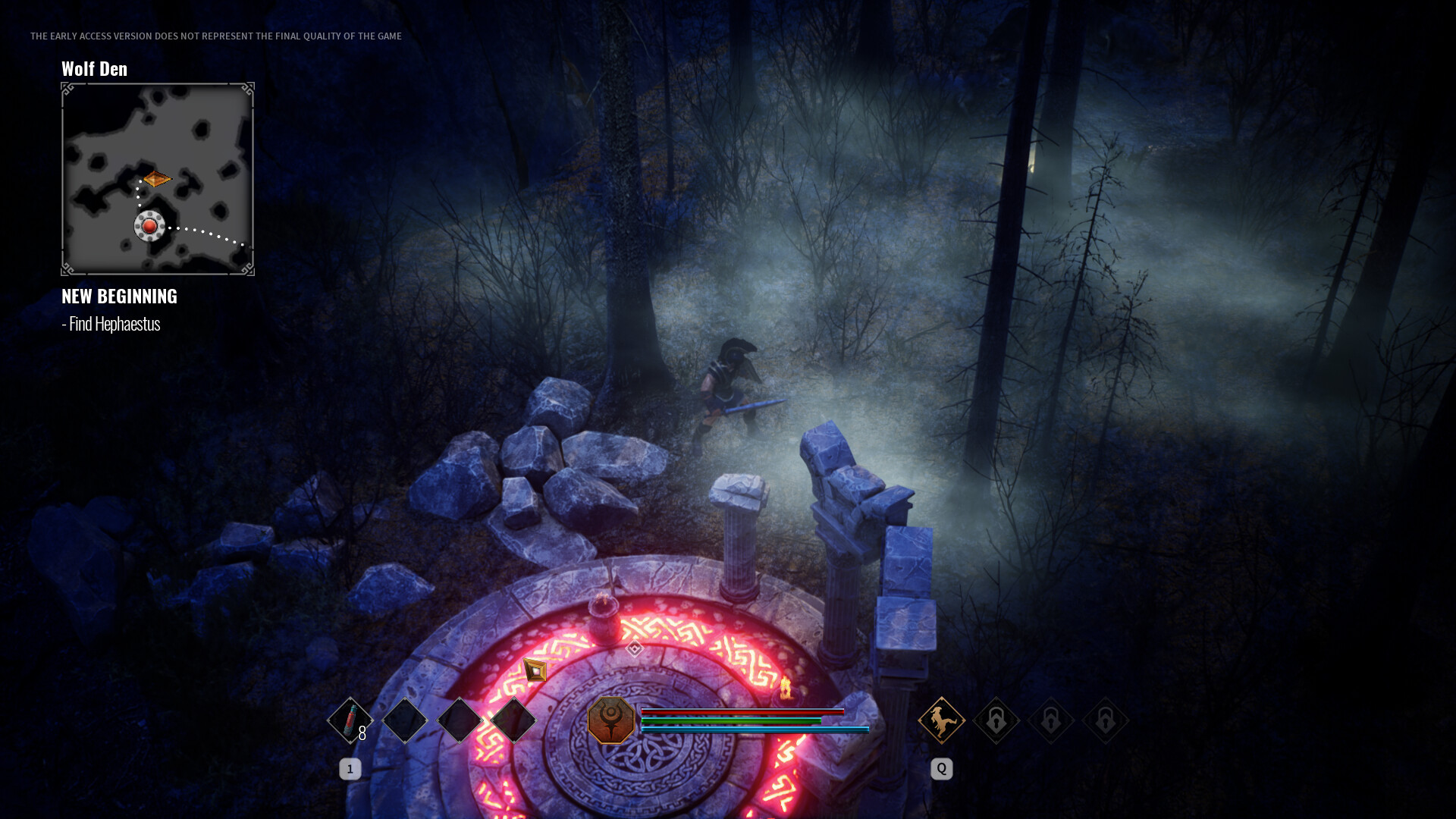Click the red player marker on minimap
1456x819 pixels.
point(149,226)
